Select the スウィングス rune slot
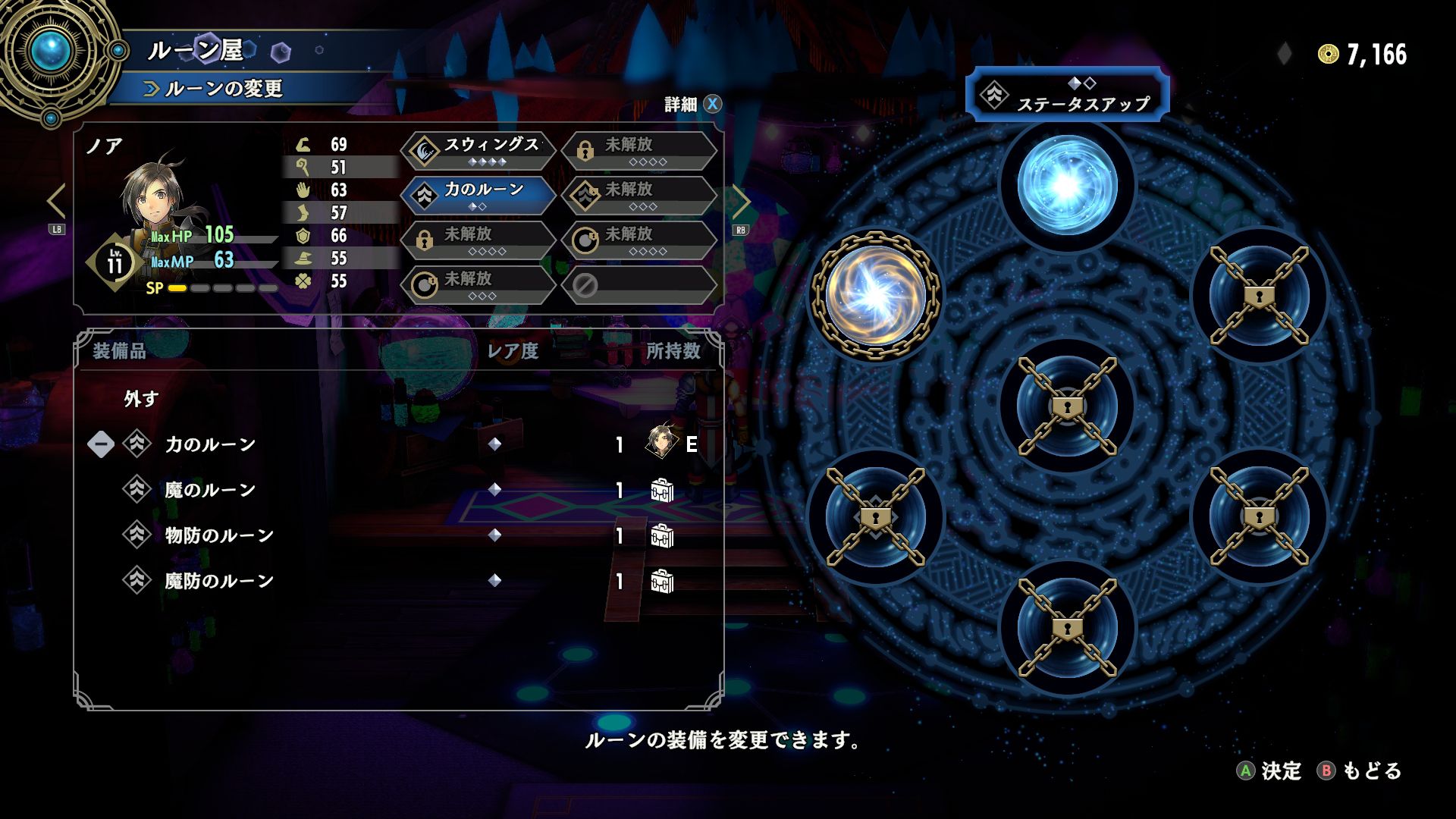Viewport: 1456px width, 819px height. [x=479, y=150]
